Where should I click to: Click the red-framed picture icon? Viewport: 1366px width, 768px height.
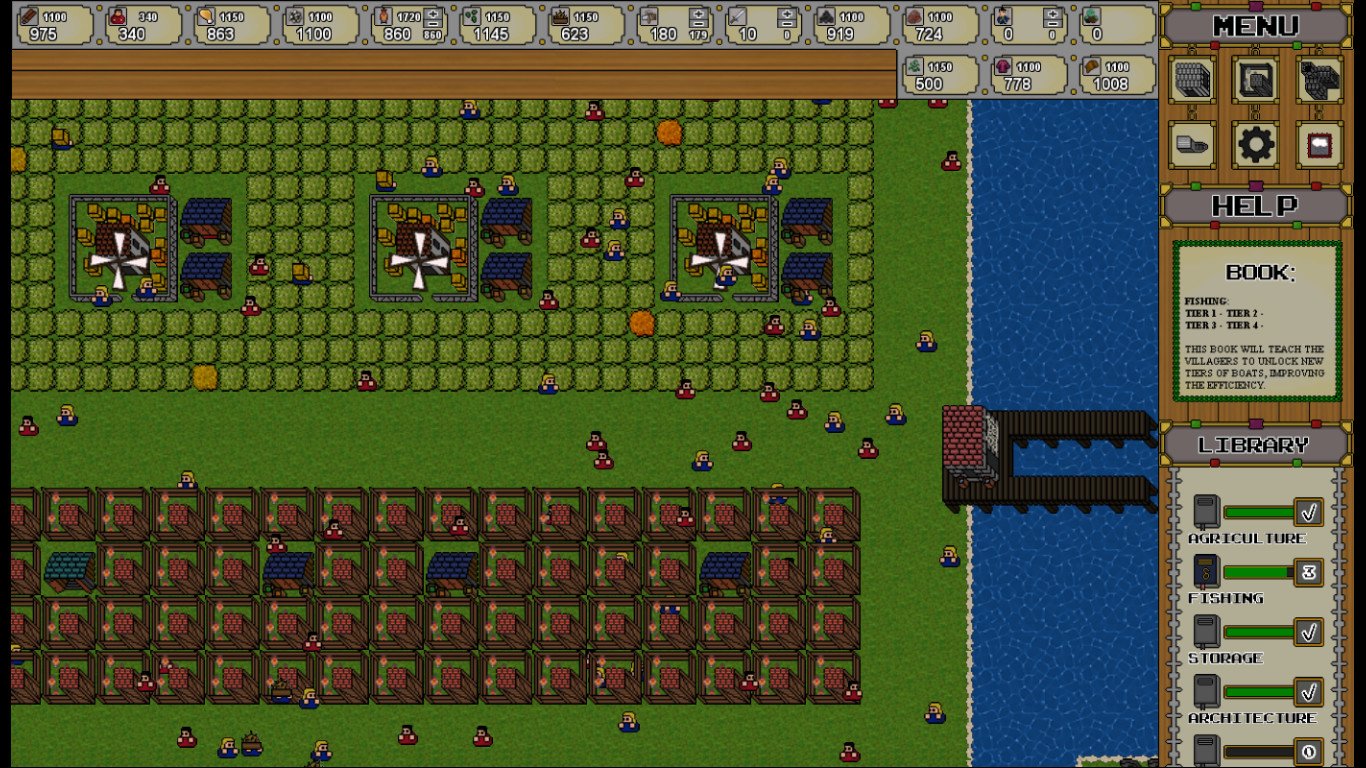click(1319, 146)
